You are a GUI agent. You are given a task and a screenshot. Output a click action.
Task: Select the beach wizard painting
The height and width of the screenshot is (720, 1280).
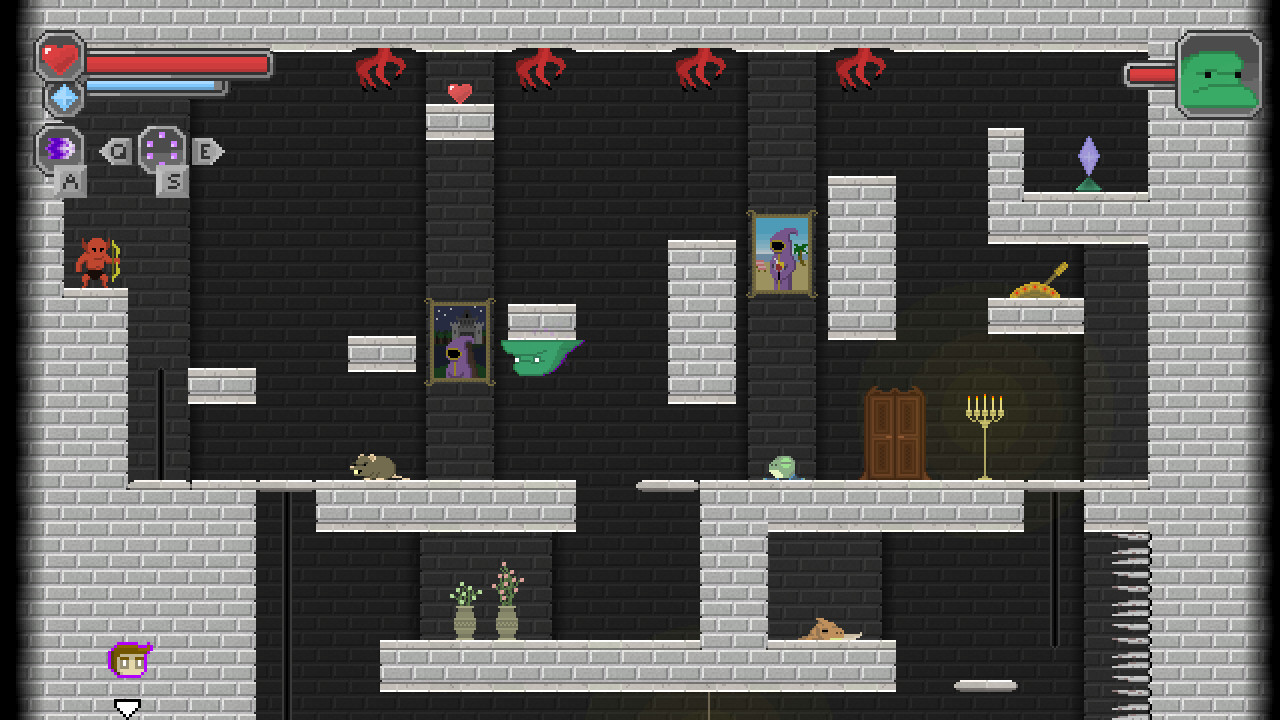pos(784,252)
